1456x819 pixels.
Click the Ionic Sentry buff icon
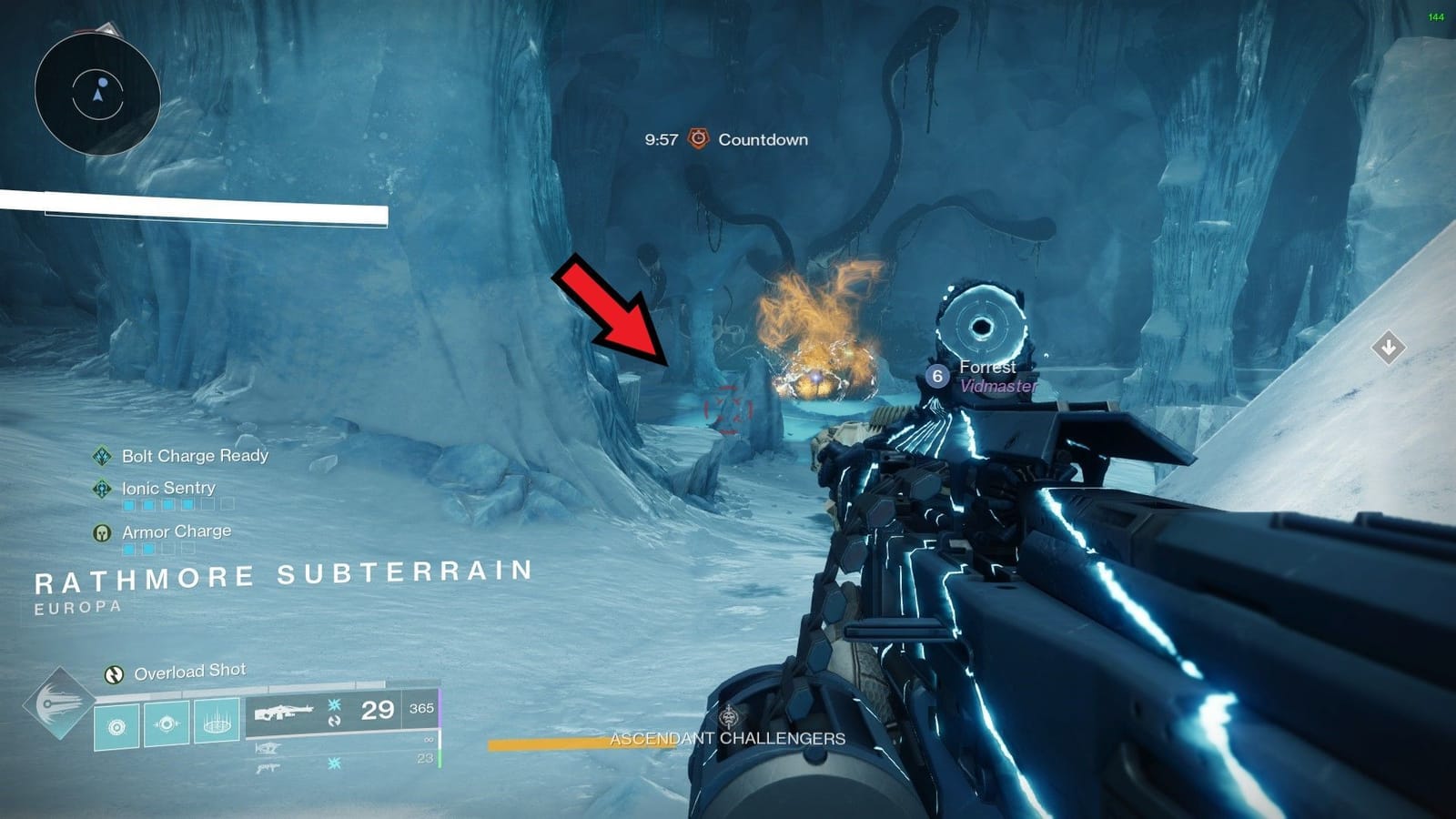click(102, 489)
